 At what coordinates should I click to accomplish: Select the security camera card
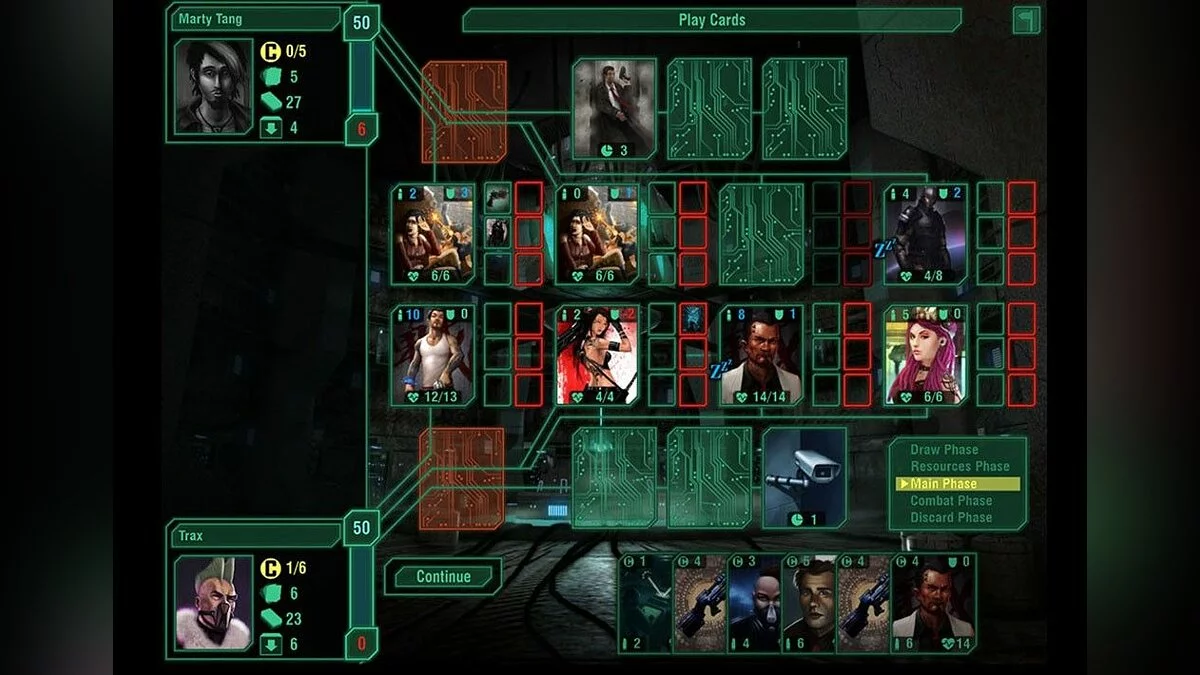point(804,477)
